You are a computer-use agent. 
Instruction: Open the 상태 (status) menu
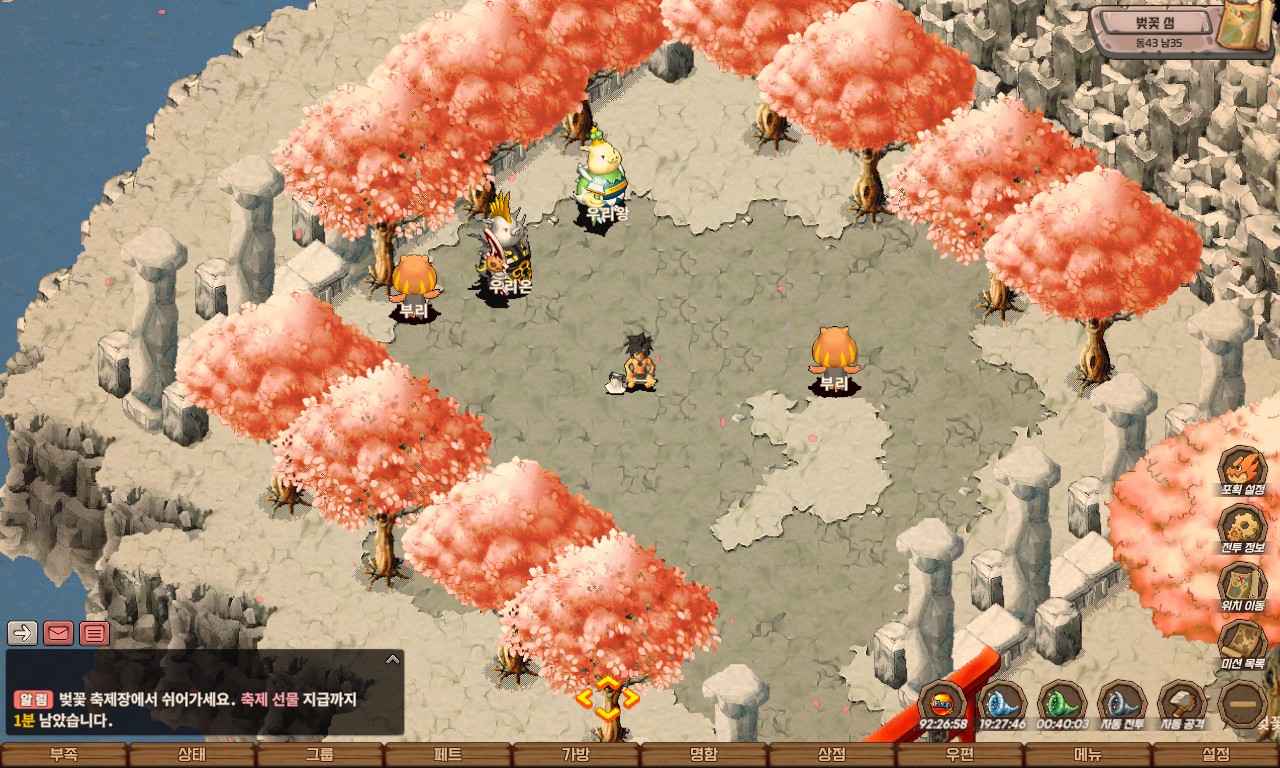click(191, 755)
